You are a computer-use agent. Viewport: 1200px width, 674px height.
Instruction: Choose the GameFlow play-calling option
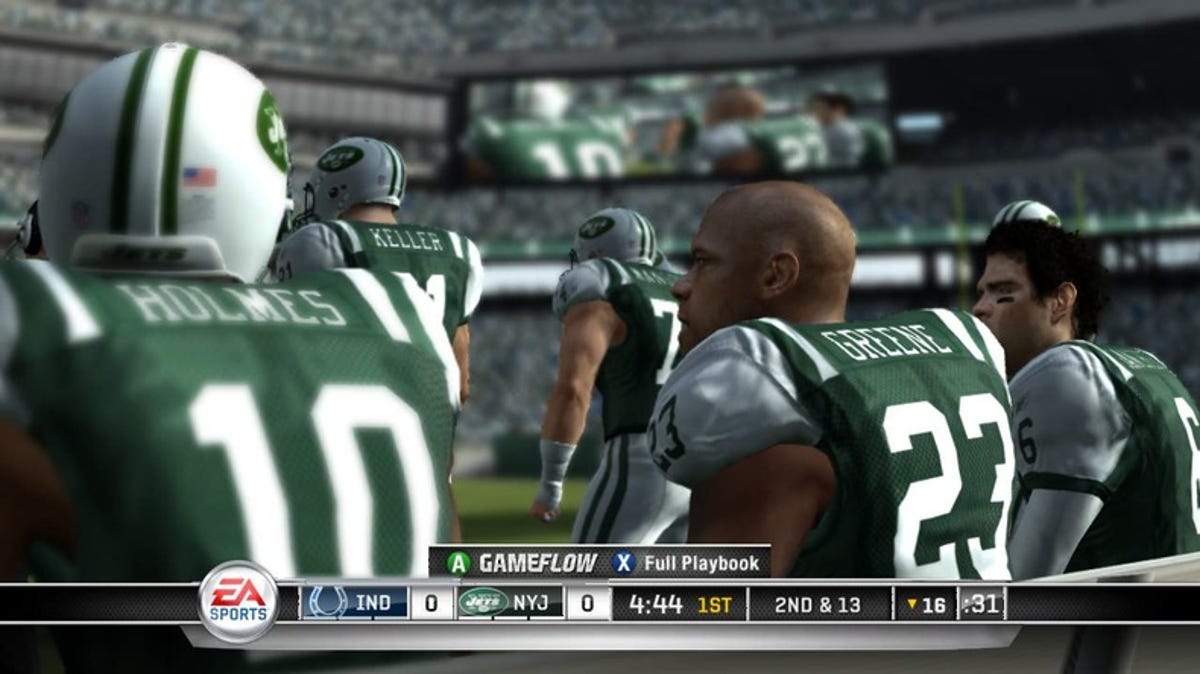[522, 563]
